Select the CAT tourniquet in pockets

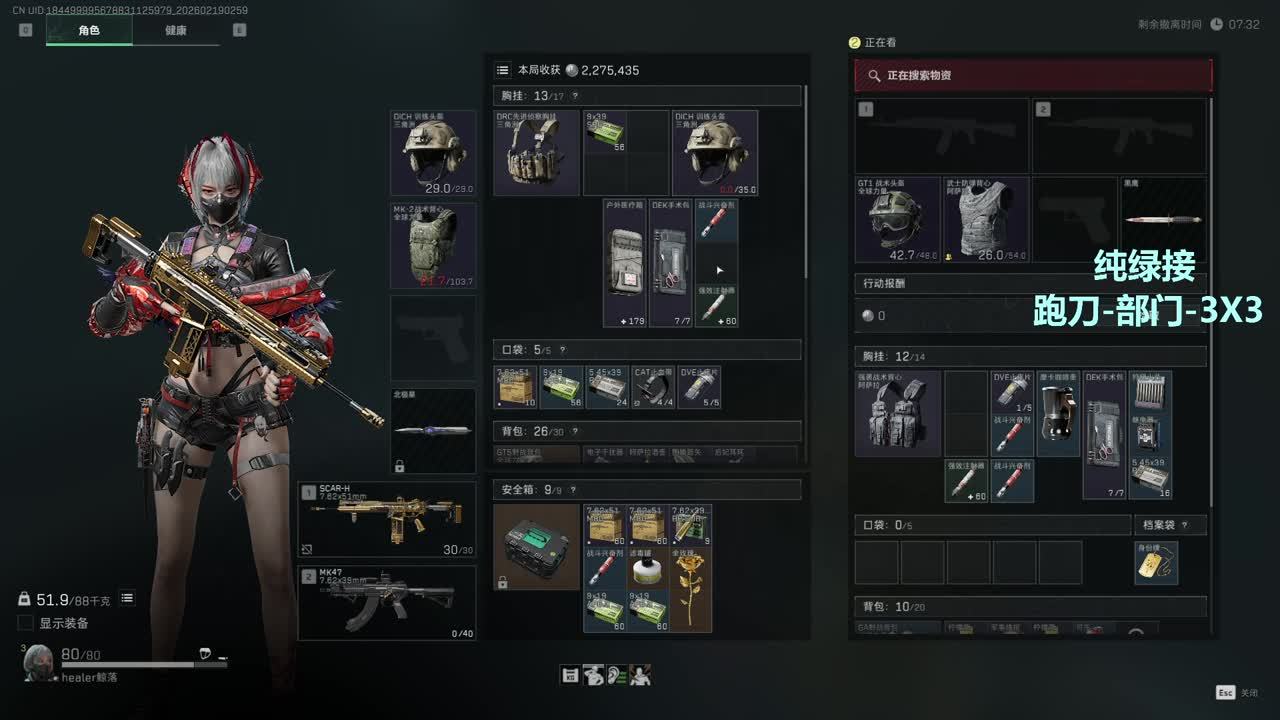click(x=653, y=388)
